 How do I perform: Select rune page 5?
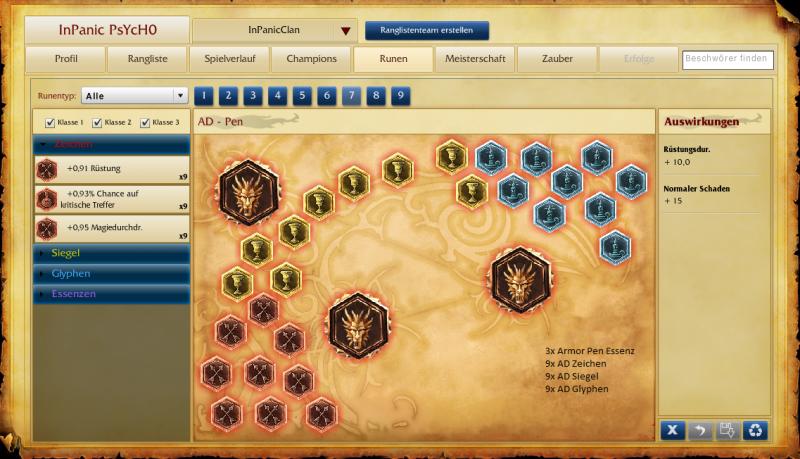click(300, 96)
